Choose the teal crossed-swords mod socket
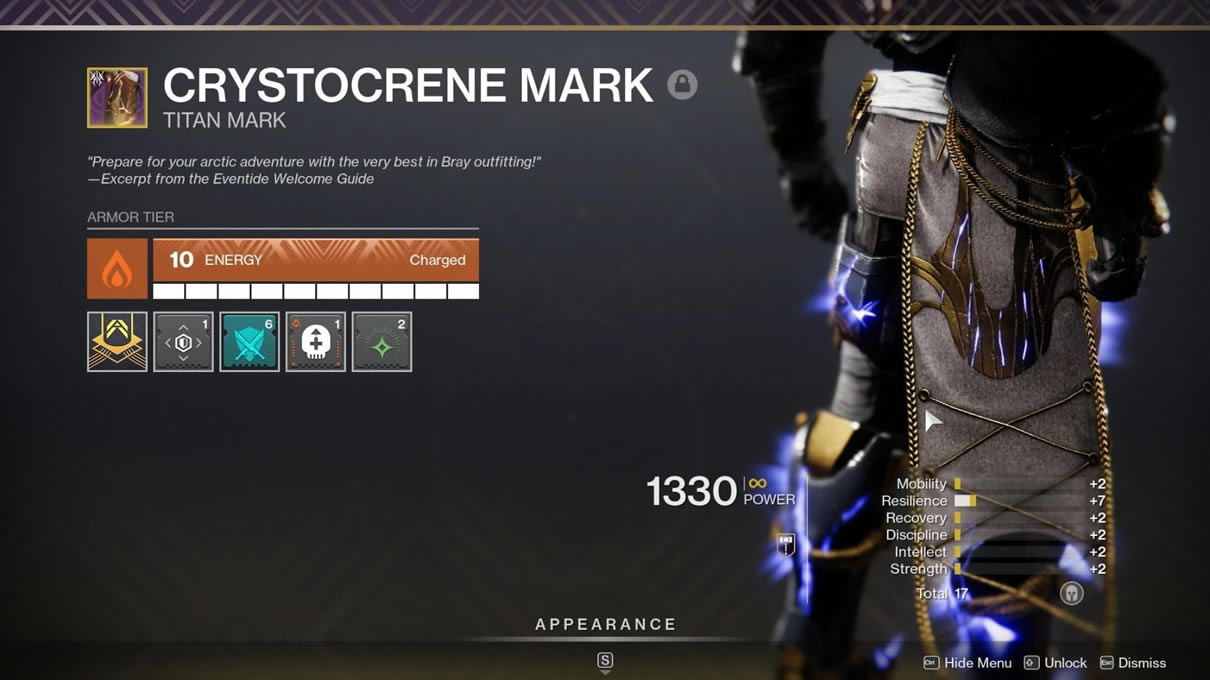Viewport: 1210px width, 680px height. pyautogui.click(x=249, y=342)
